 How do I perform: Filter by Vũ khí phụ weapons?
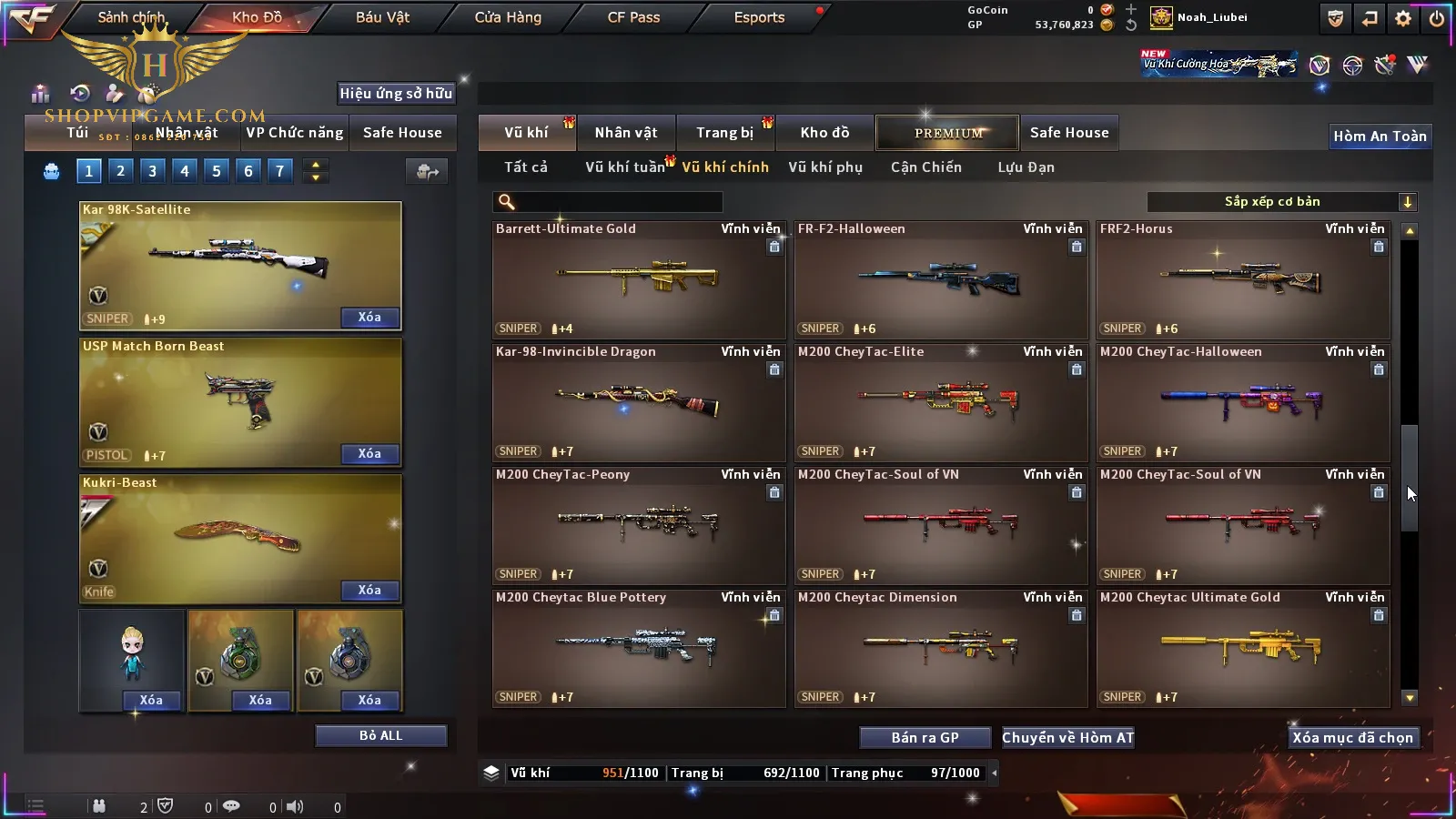point(824,167)
